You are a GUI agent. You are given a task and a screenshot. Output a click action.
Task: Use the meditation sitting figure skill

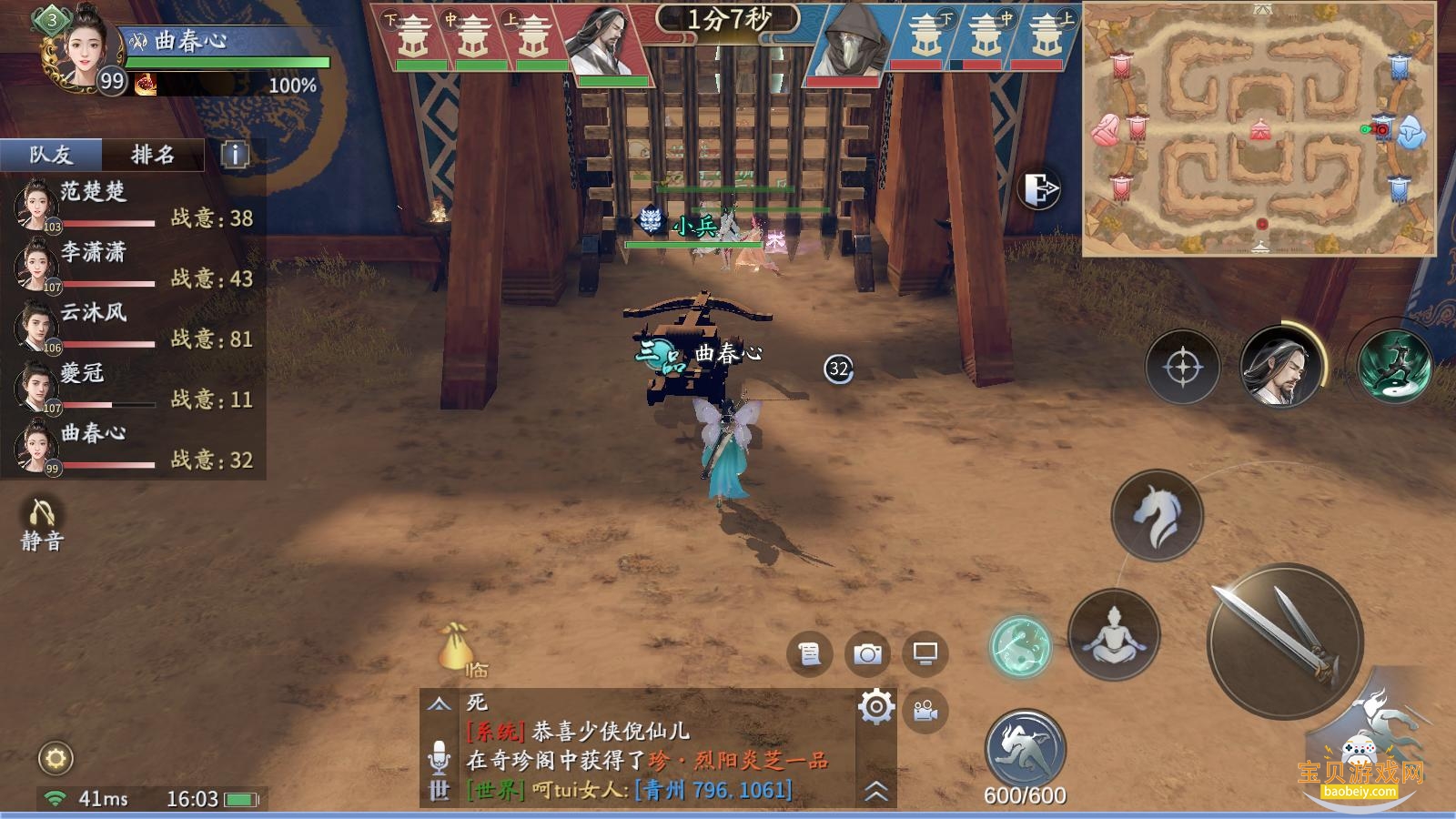(1114, 634)
